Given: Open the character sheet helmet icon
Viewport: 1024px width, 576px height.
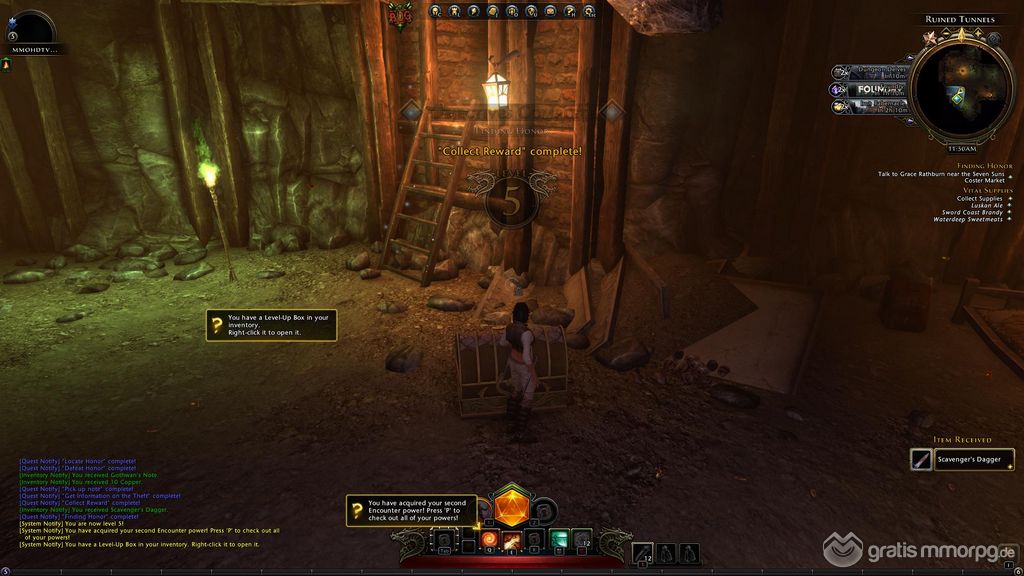Looking at the screenshot, I should tap(436, 12).
